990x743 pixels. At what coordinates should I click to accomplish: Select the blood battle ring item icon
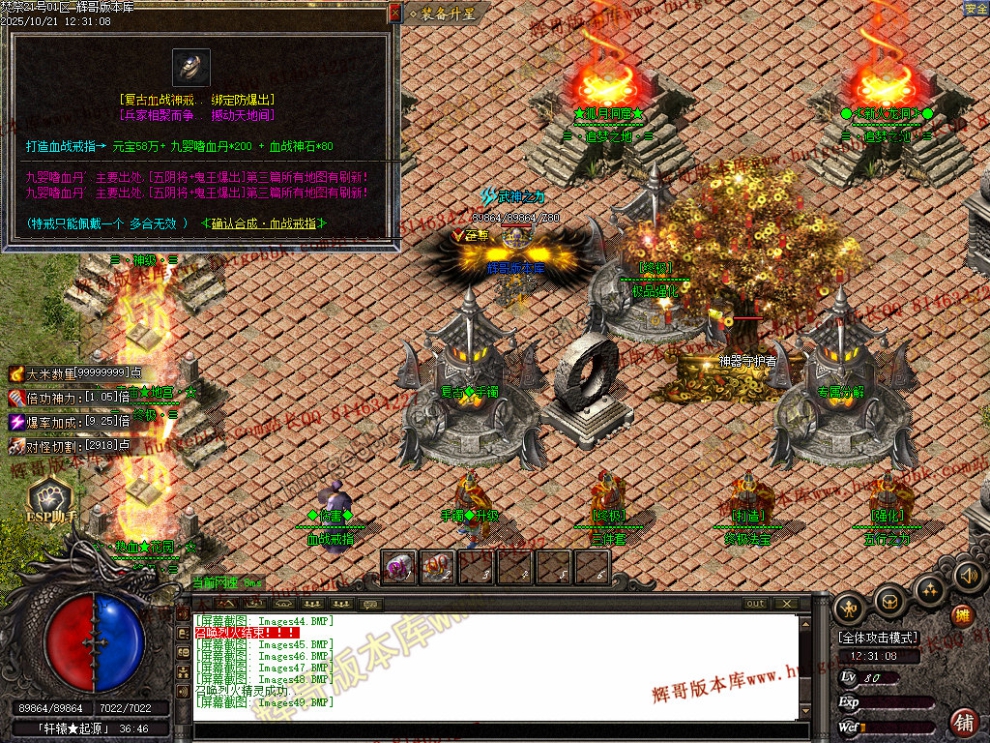click(191, 68)
